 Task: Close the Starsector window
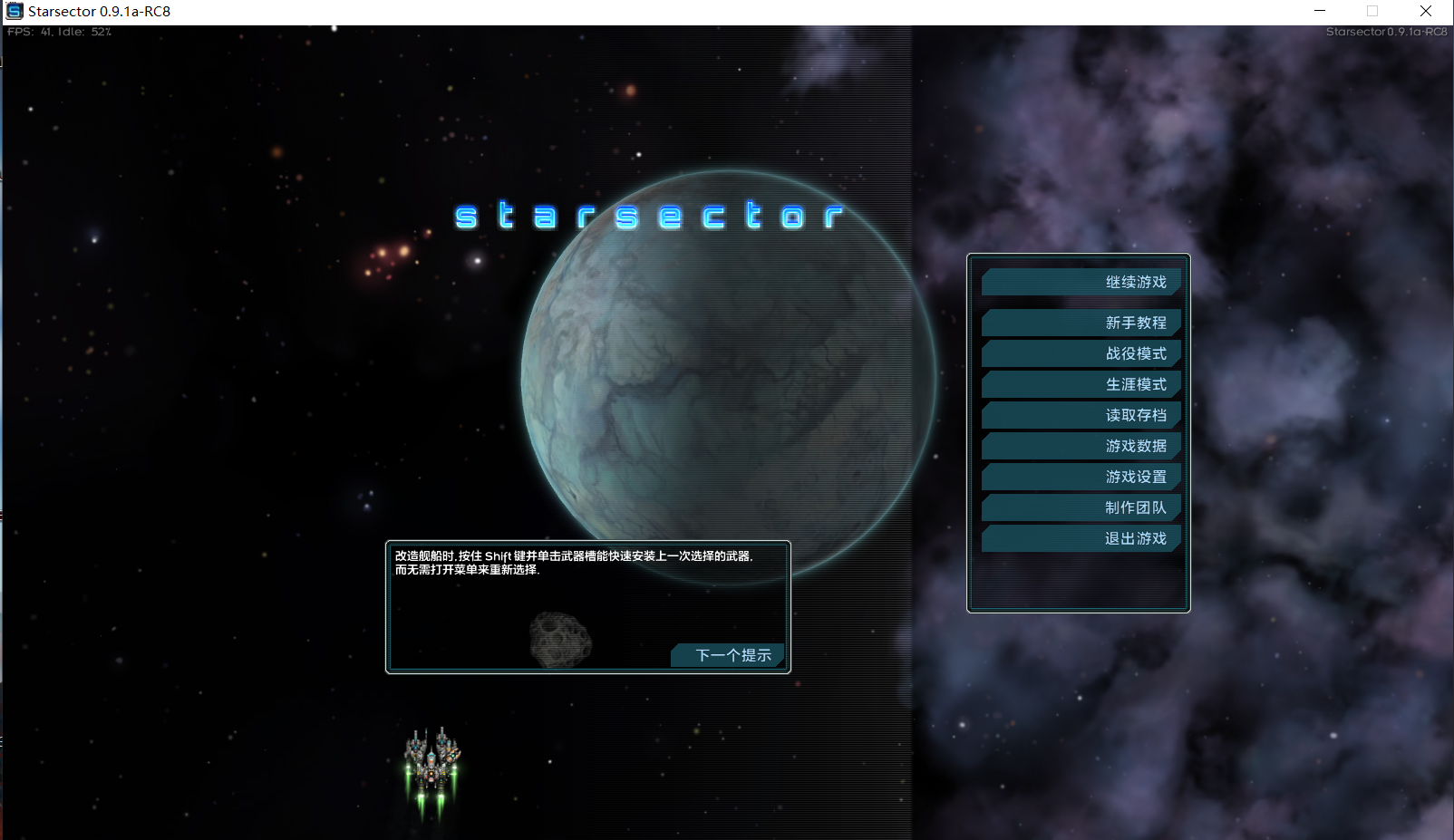coord(1425,11)
